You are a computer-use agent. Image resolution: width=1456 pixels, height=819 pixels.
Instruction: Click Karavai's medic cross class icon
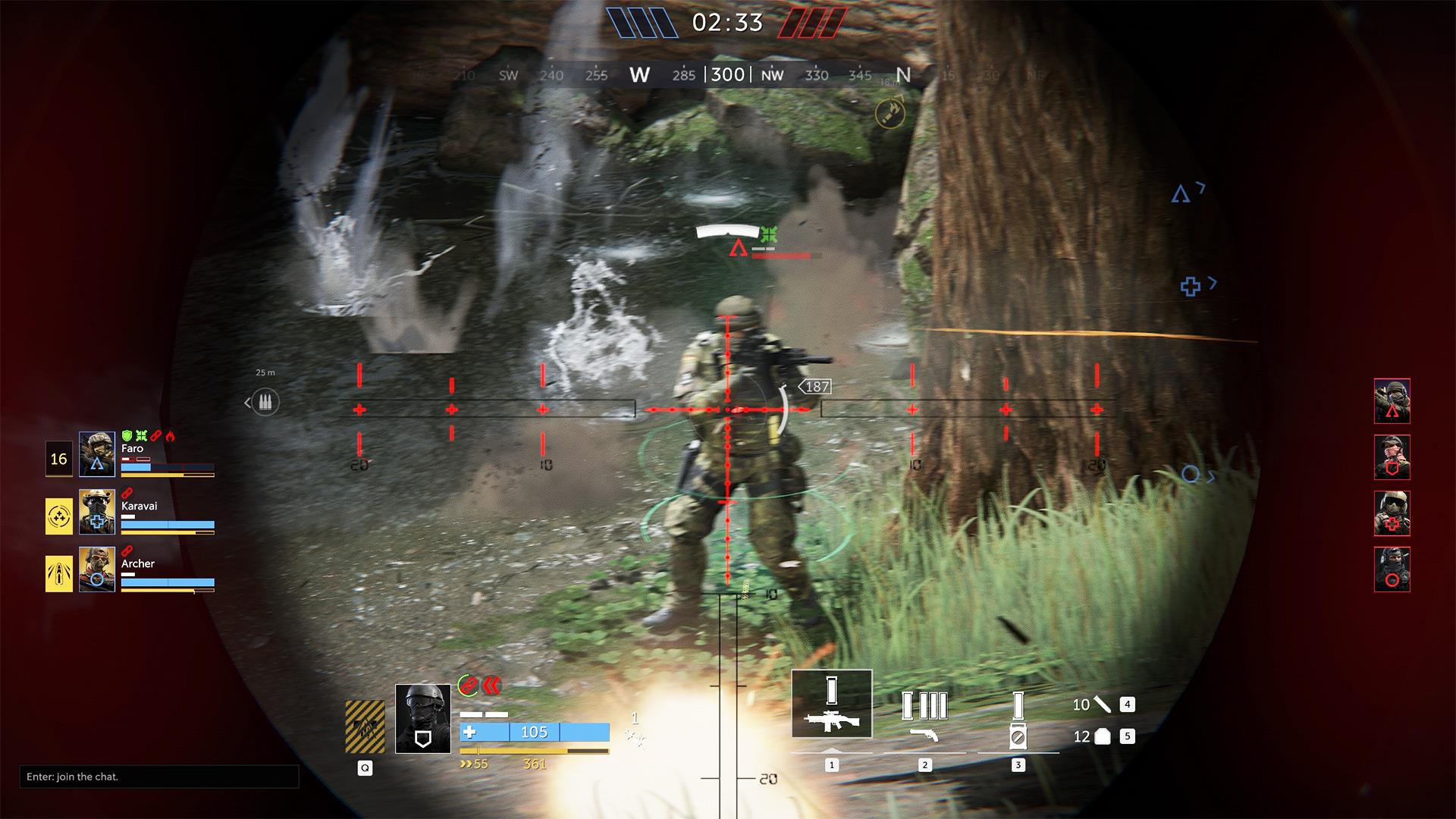[96, 522]
